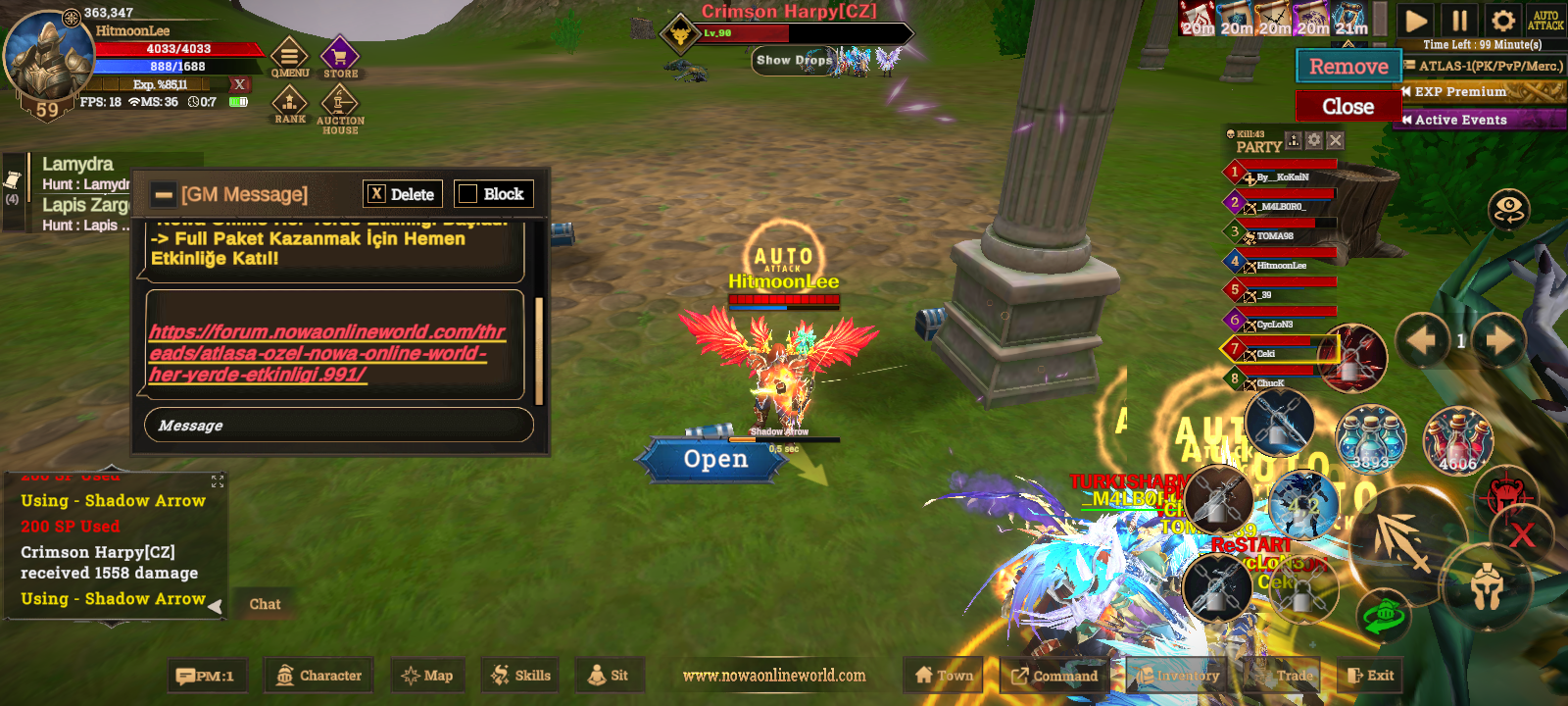Open Active Events list
This screenshot has width=1568, height=706.
(x=1478, y=120)
